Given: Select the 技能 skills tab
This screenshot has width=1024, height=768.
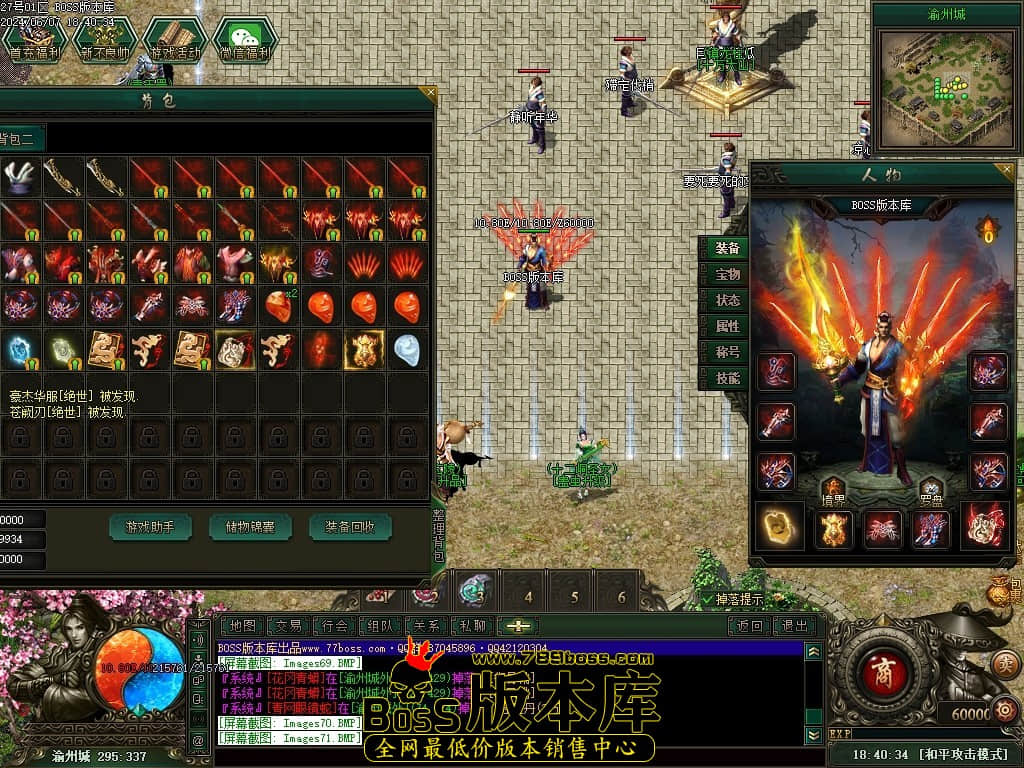Looking at the screenshot, I should tap(728, 378).
